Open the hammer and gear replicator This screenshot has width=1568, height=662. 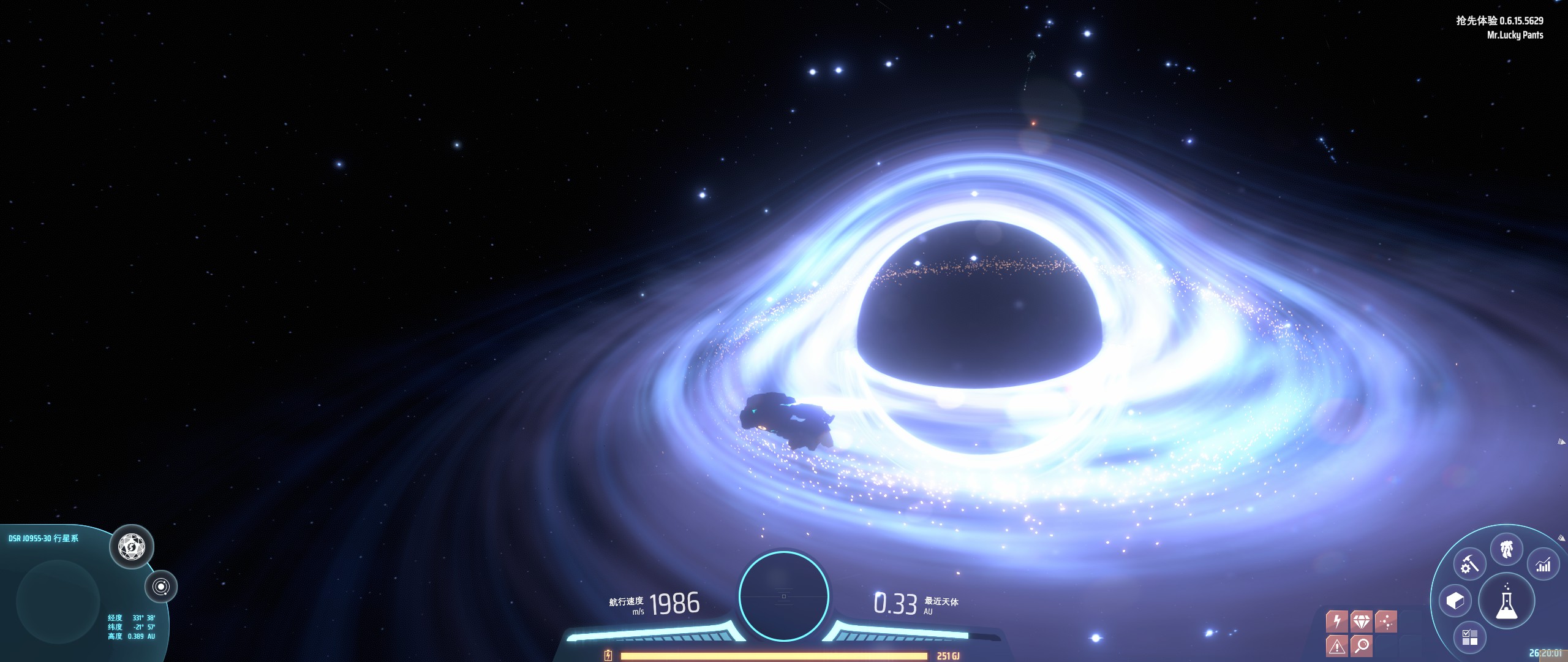point(1469,565)
